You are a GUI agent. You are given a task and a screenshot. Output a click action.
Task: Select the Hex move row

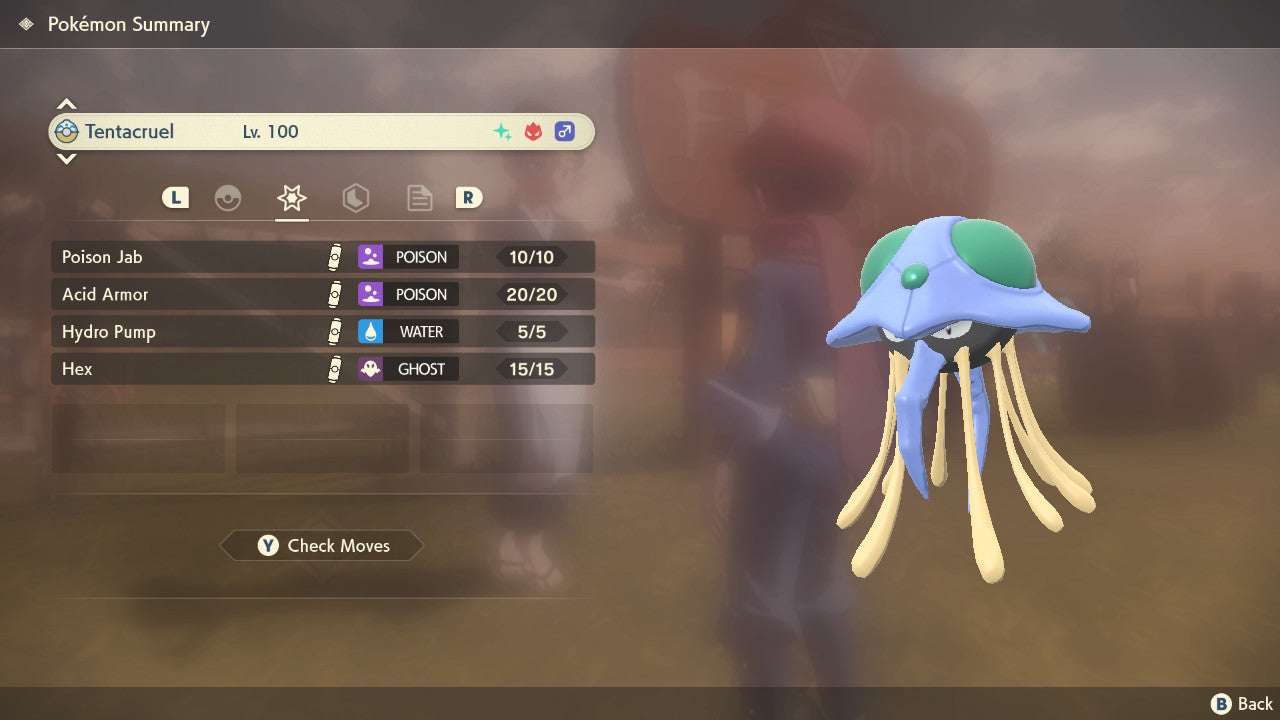tap(322, 369)
